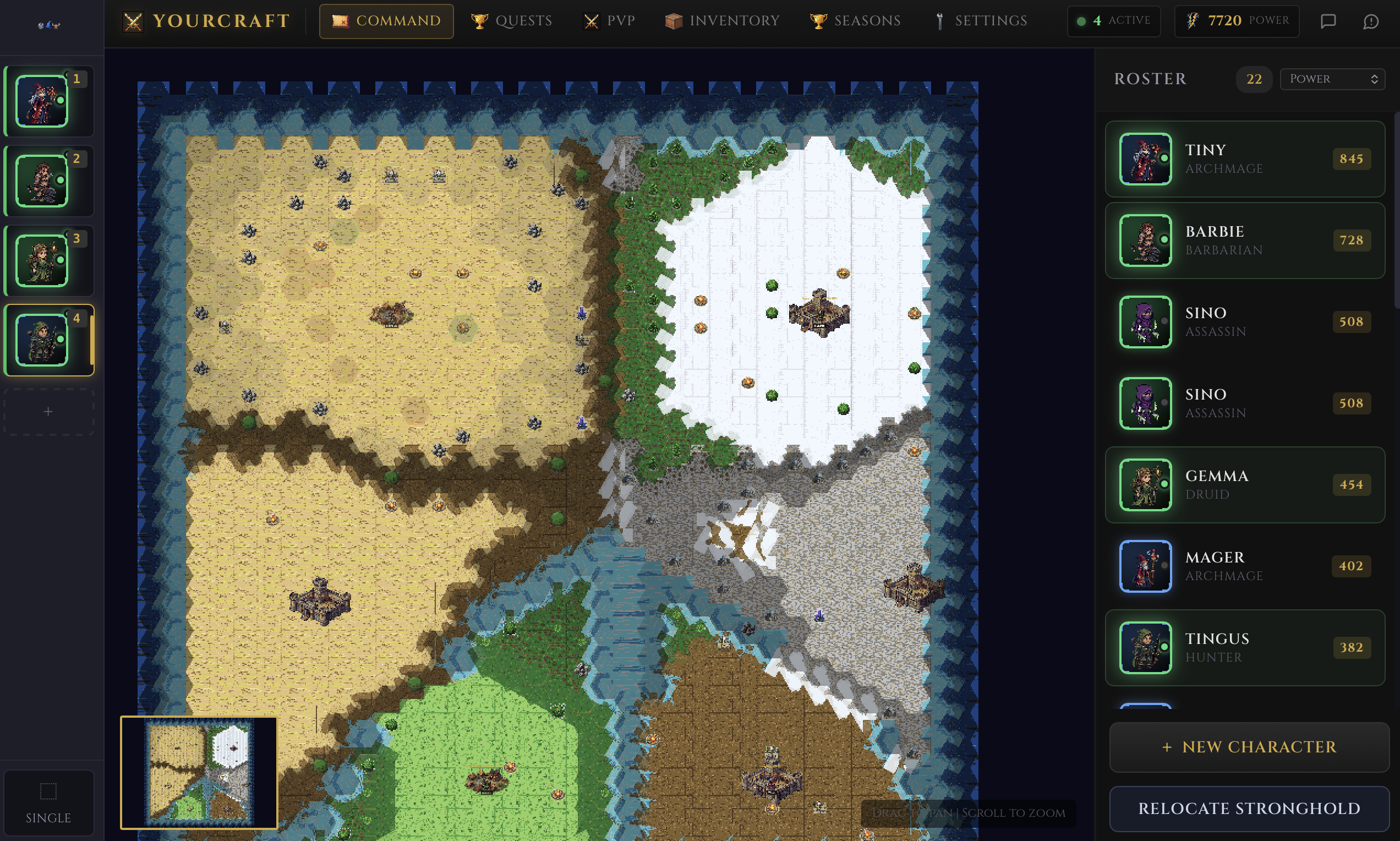Open the Quests trophy icon
Viewport: 1400px width, 841px height.
[479, 21]
